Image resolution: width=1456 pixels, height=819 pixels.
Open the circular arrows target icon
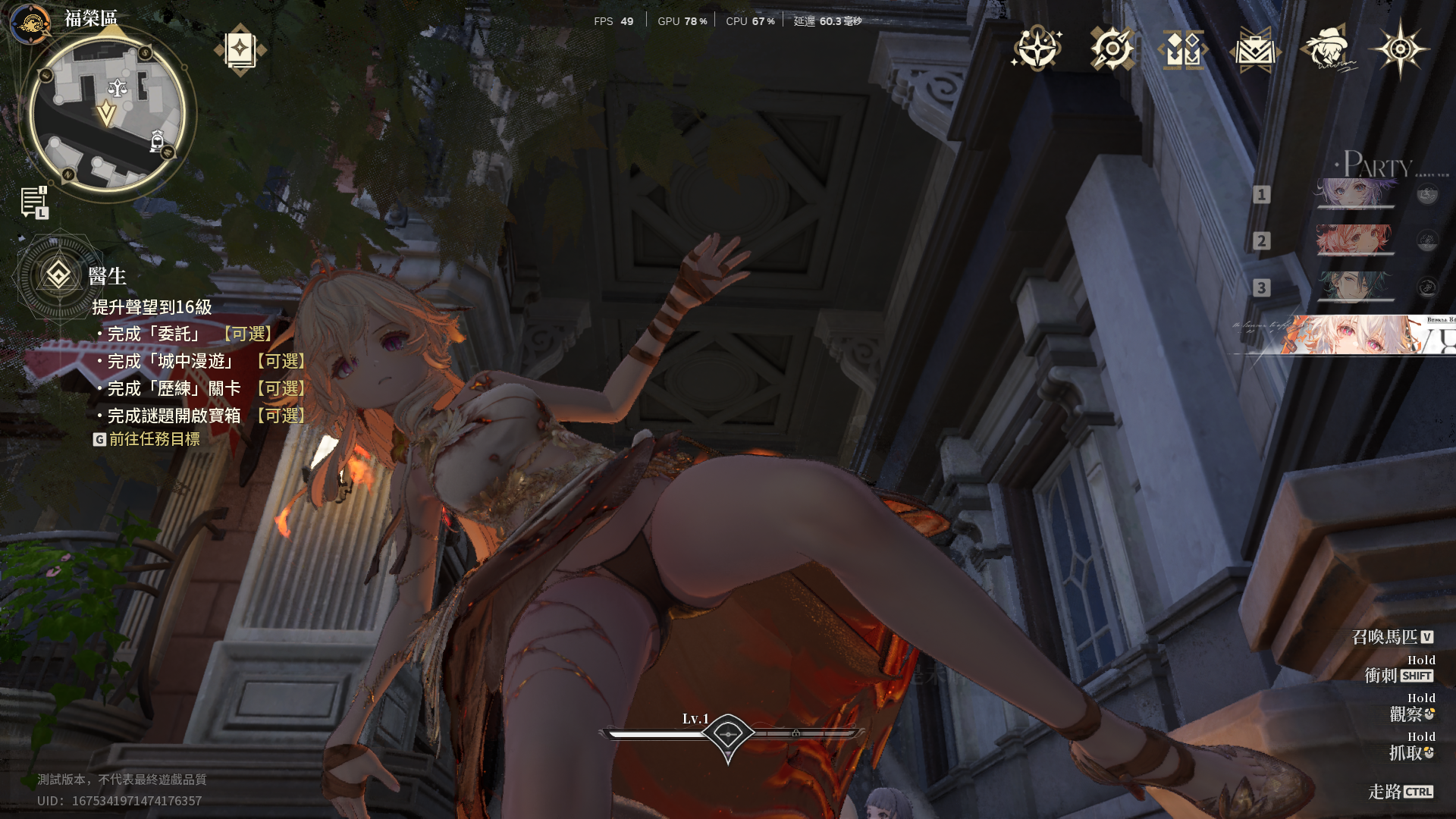[x=1112, y=49]
